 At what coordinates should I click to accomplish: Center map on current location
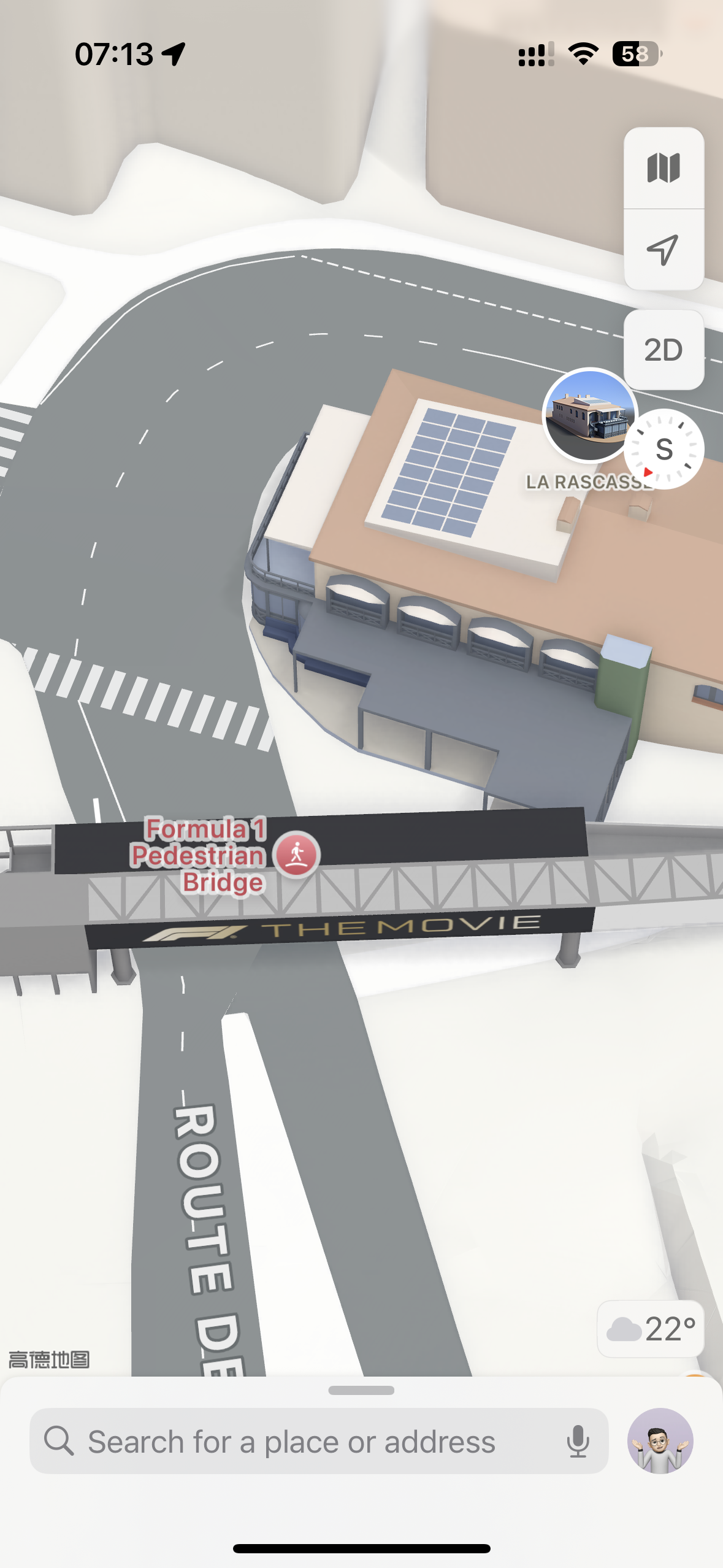664,250
